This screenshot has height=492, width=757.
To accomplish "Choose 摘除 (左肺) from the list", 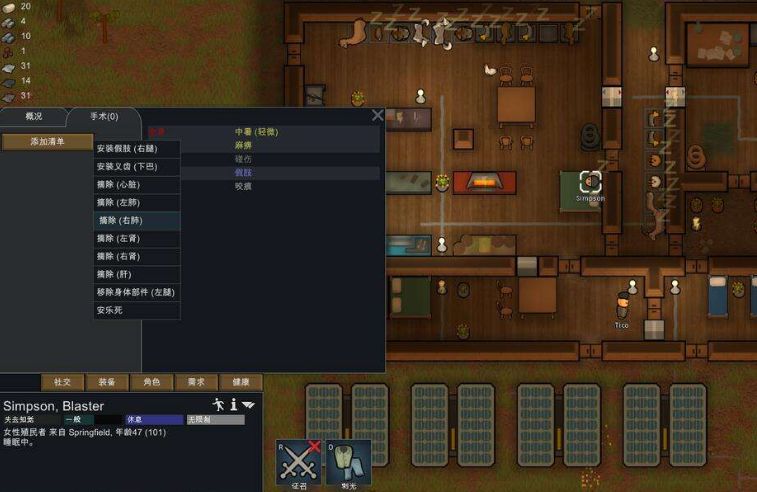I will click(119, 202).
